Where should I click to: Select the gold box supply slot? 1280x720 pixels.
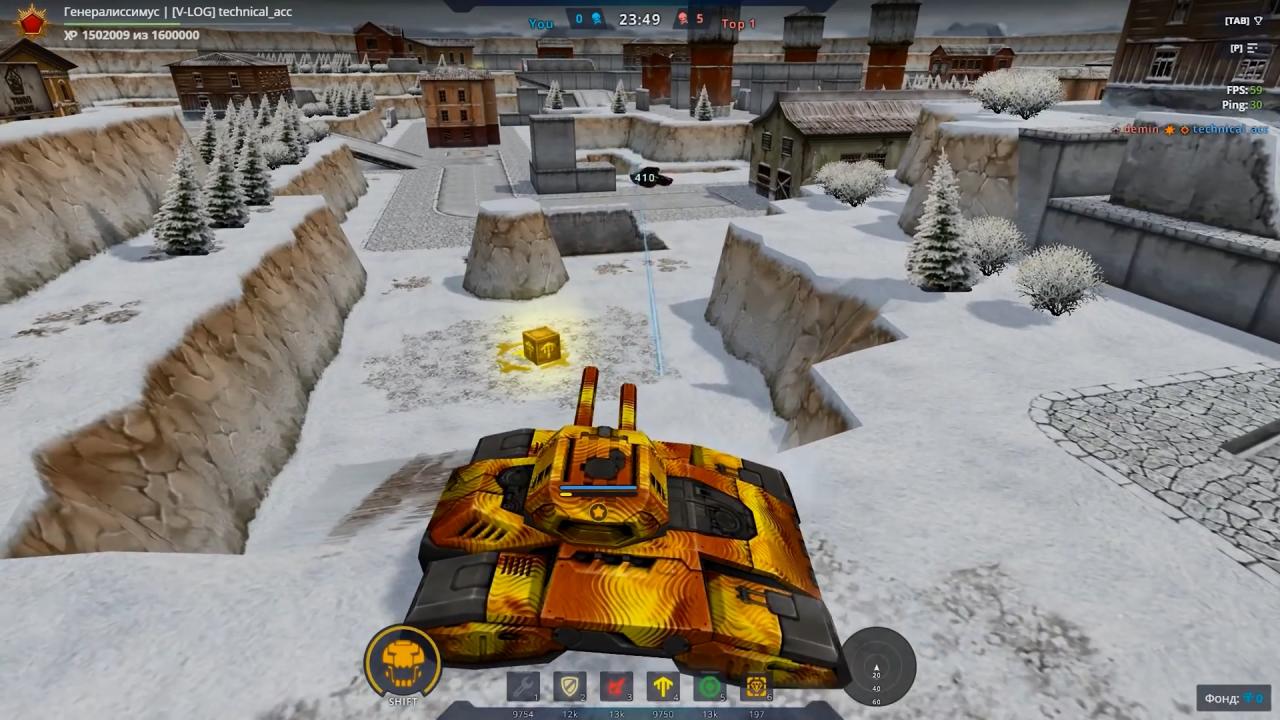coord(756,687)
